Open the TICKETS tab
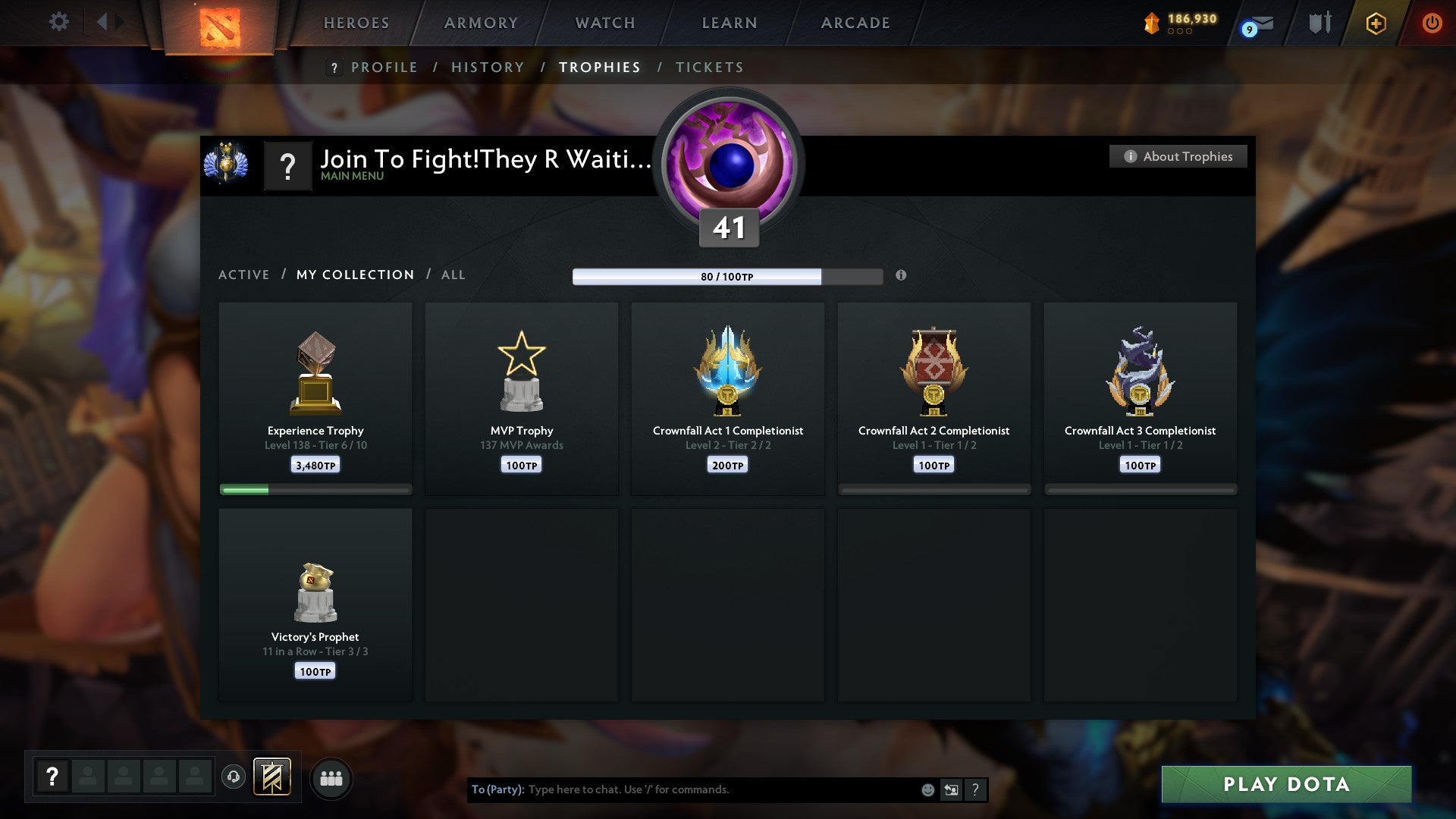Screen dimensions: 1456x819 tap(708, 67)
